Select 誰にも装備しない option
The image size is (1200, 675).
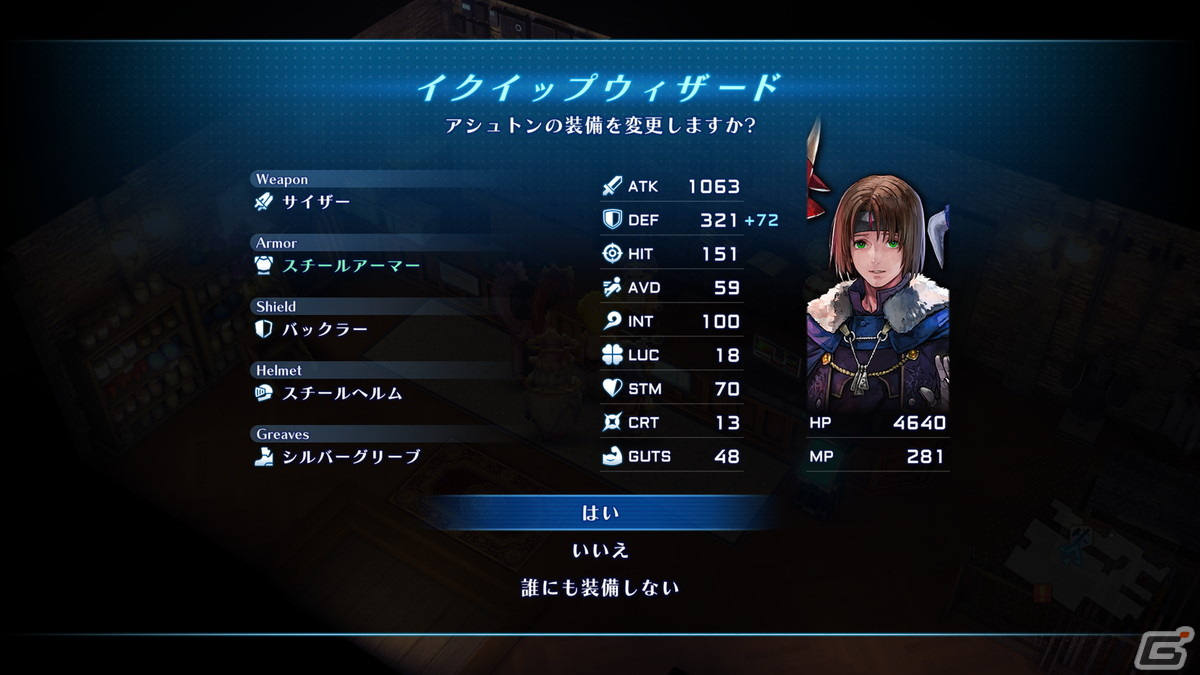[x=600, y=587]
